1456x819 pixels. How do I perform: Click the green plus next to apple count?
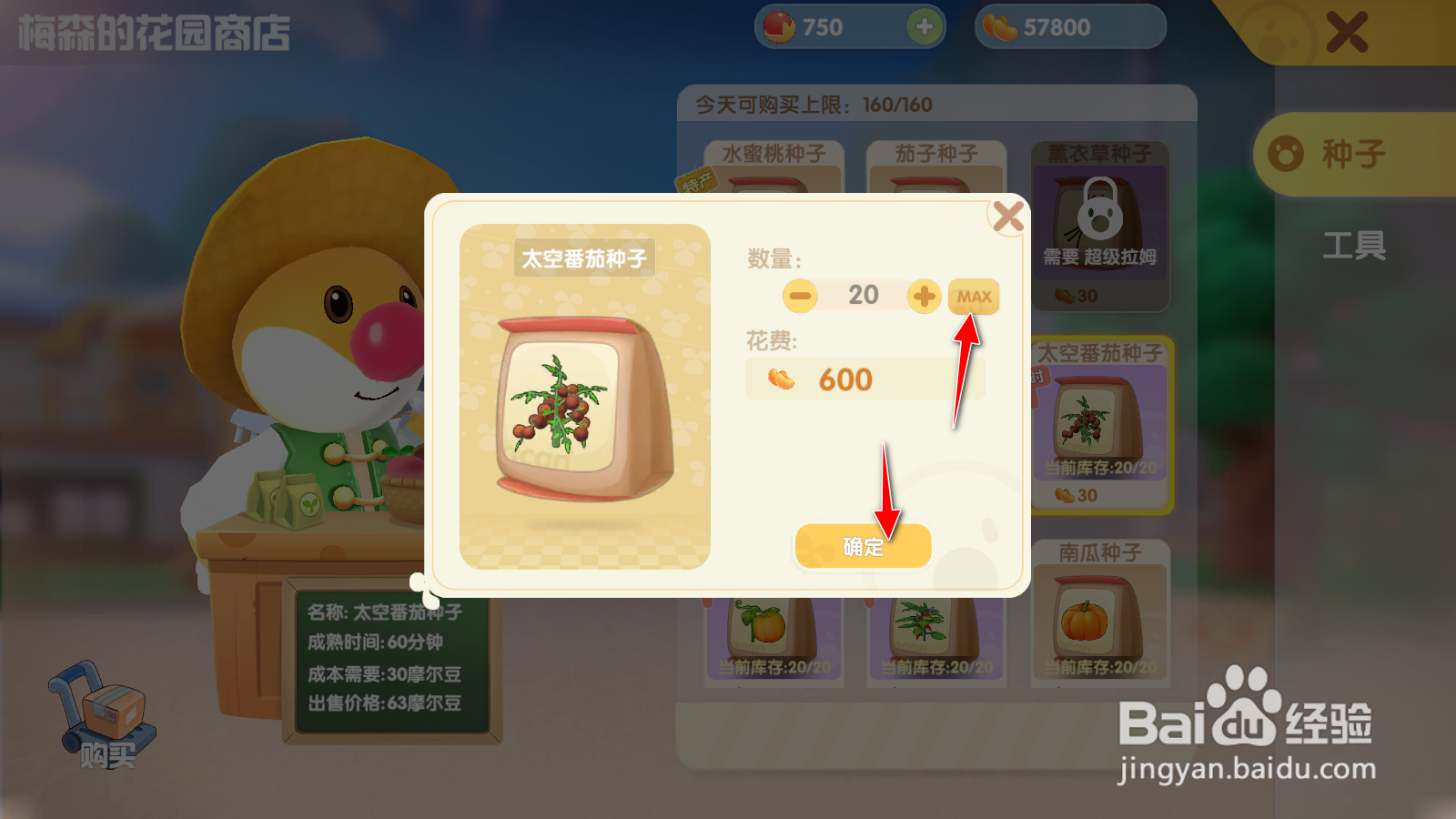pos(925,26)
